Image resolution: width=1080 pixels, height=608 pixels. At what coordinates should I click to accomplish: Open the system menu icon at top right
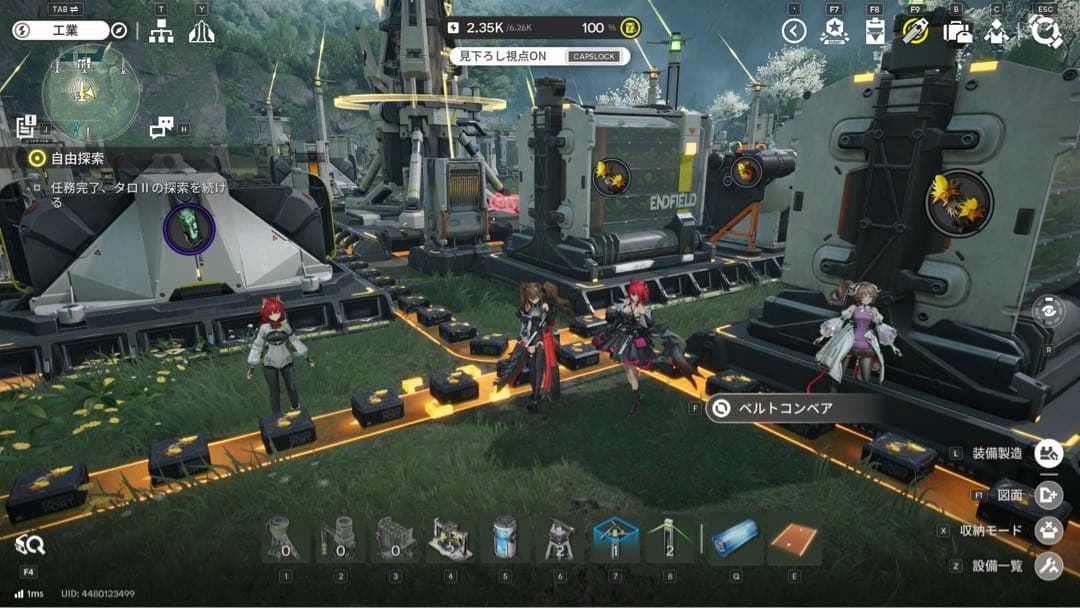tap(1045, 32)
